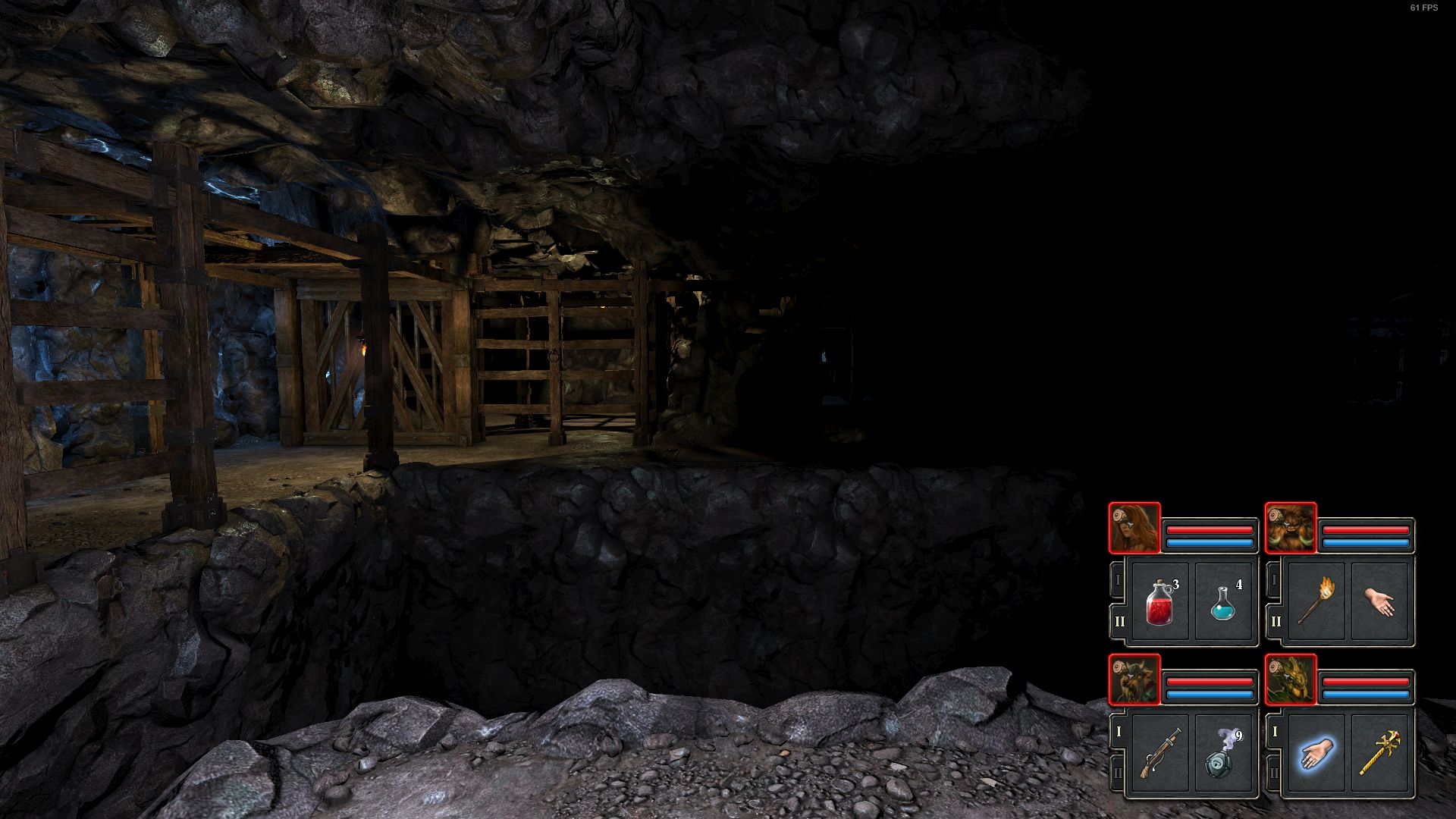Select the champion portrait above the golden staff
The image size is (1456, 819).
coord(1291,679)
